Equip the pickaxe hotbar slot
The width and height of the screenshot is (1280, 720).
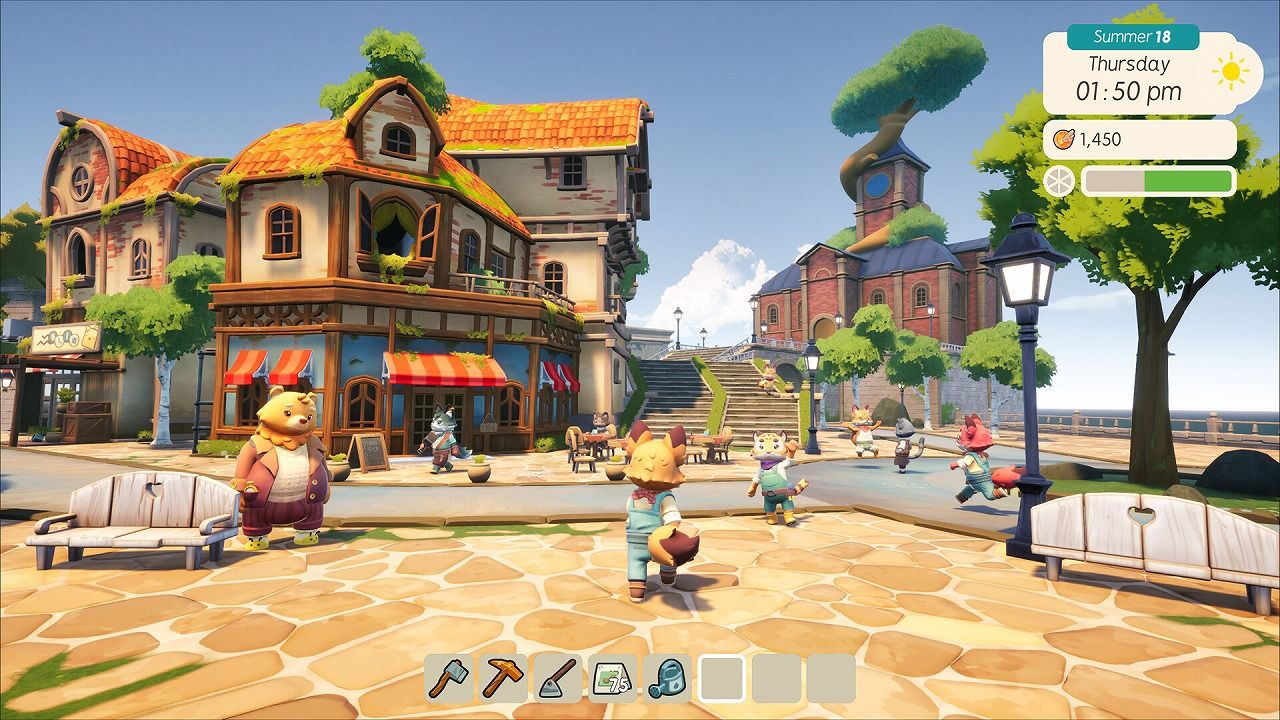(x=504, y=678)
